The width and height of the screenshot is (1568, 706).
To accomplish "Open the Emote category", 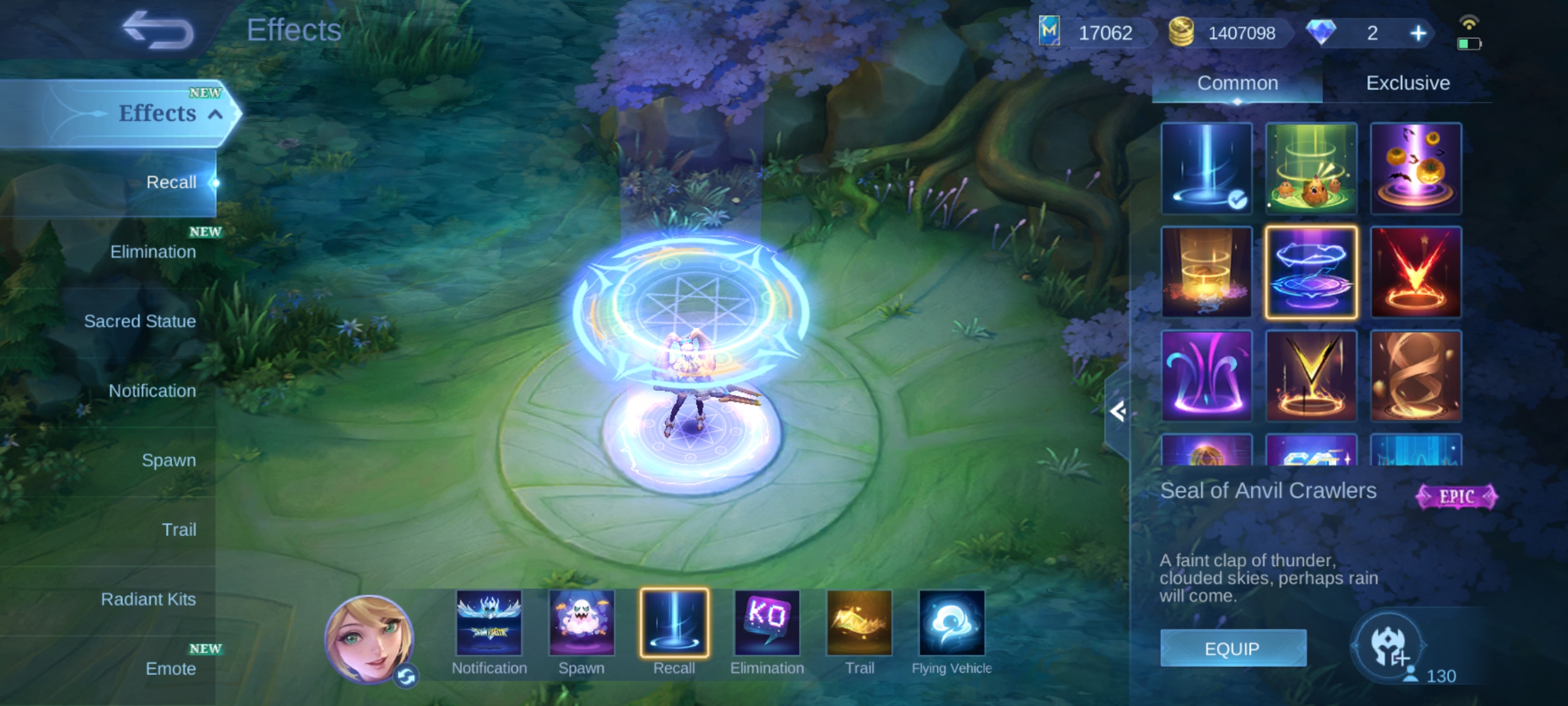I will pyautogui.click(x=171, y=669).
